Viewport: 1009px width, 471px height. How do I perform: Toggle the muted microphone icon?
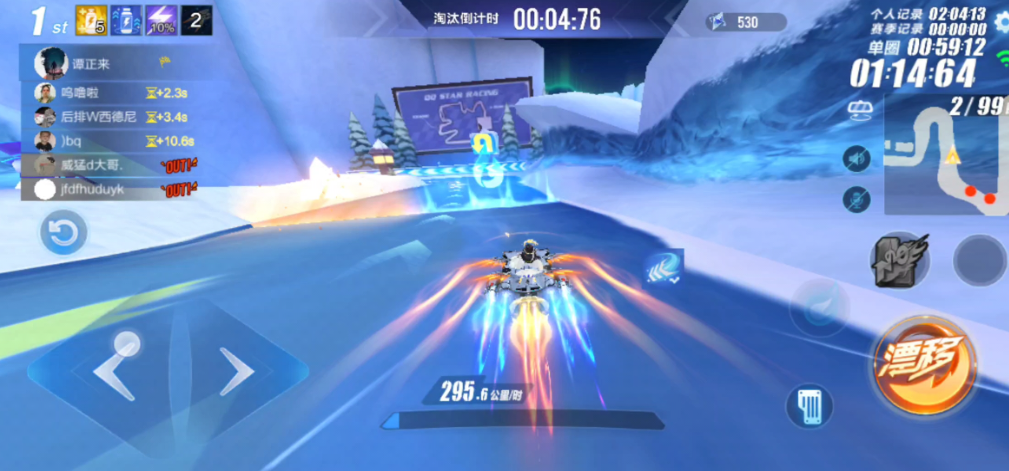pyautogui.click(x=856, y=199)
